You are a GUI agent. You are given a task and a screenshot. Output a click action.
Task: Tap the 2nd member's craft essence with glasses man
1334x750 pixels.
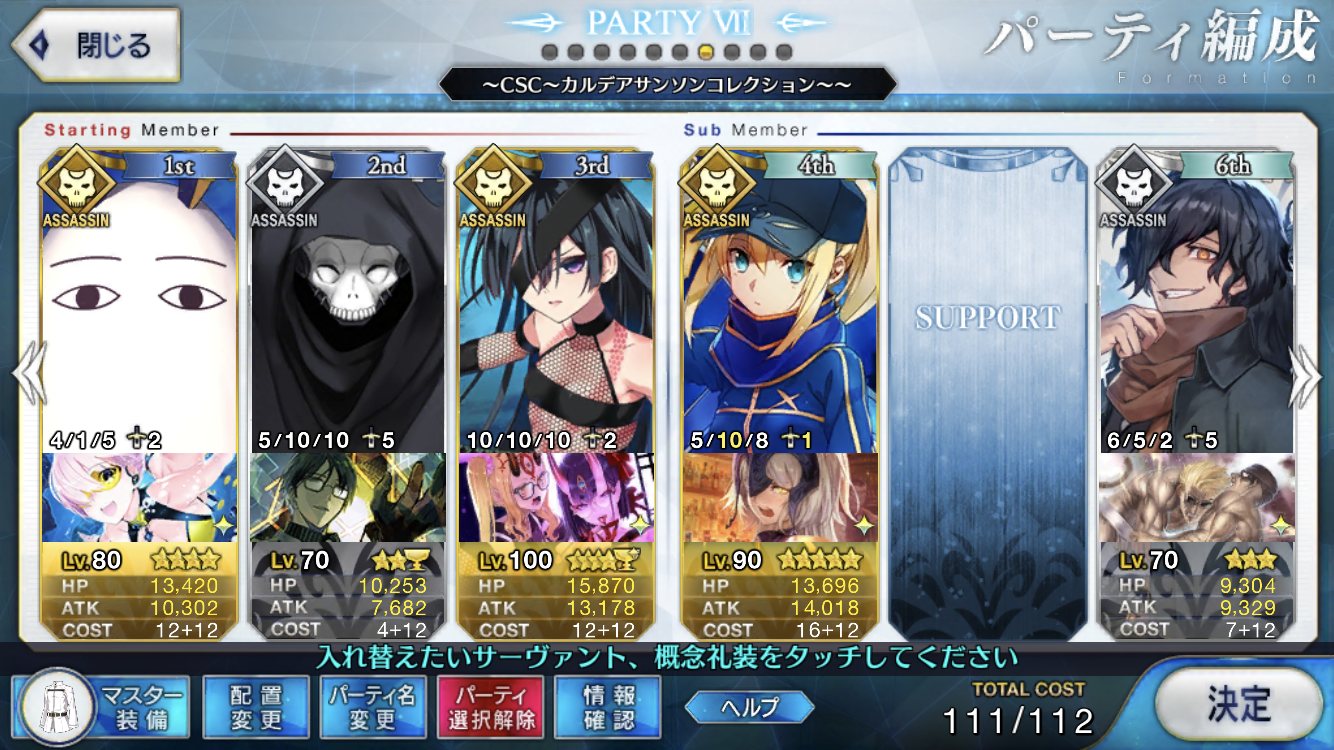347,498
